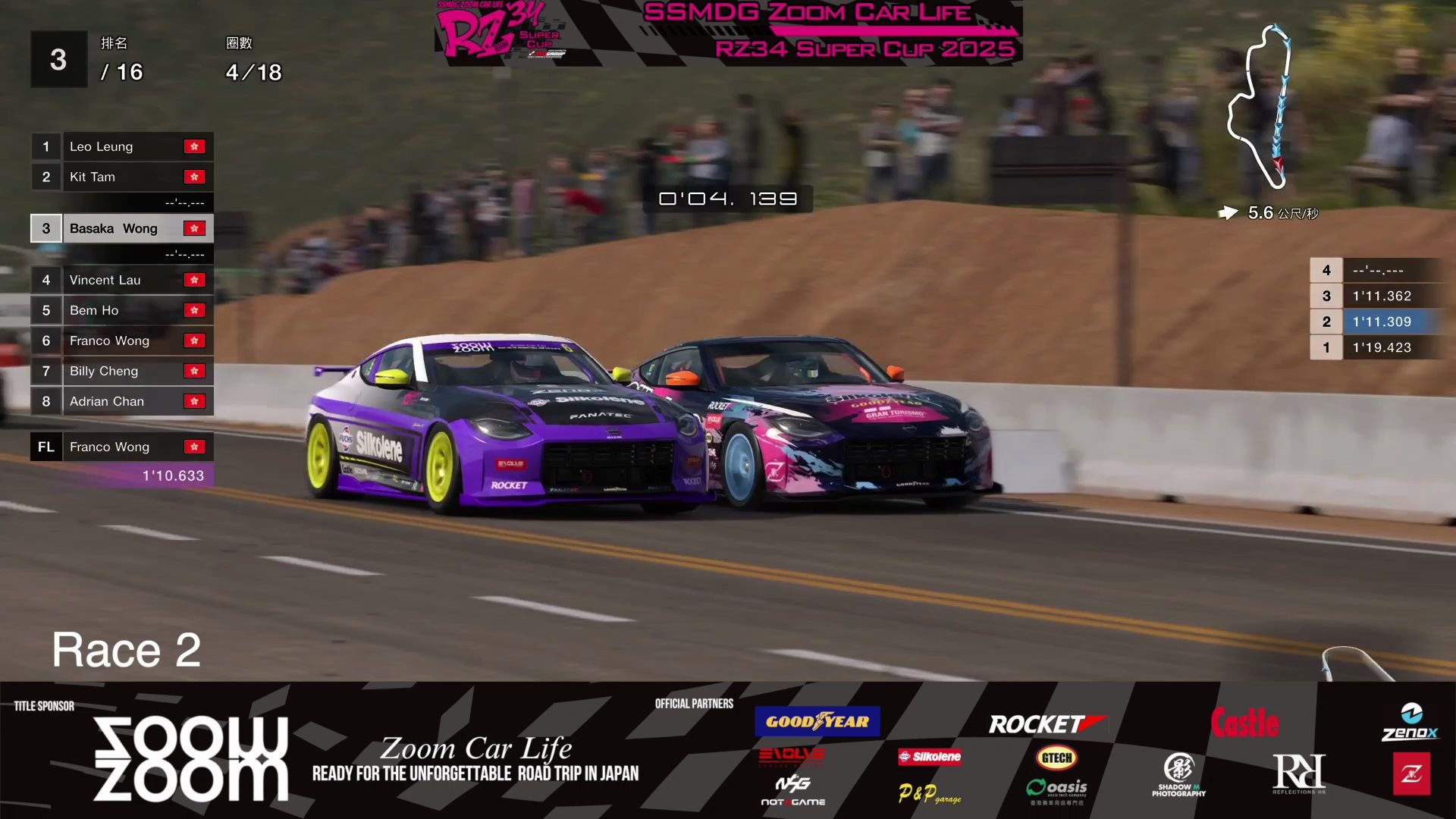Viewport: 1456px width, 819px height.
Task: Click the Silkolene partner badge
Action: [x=929, y=757]
